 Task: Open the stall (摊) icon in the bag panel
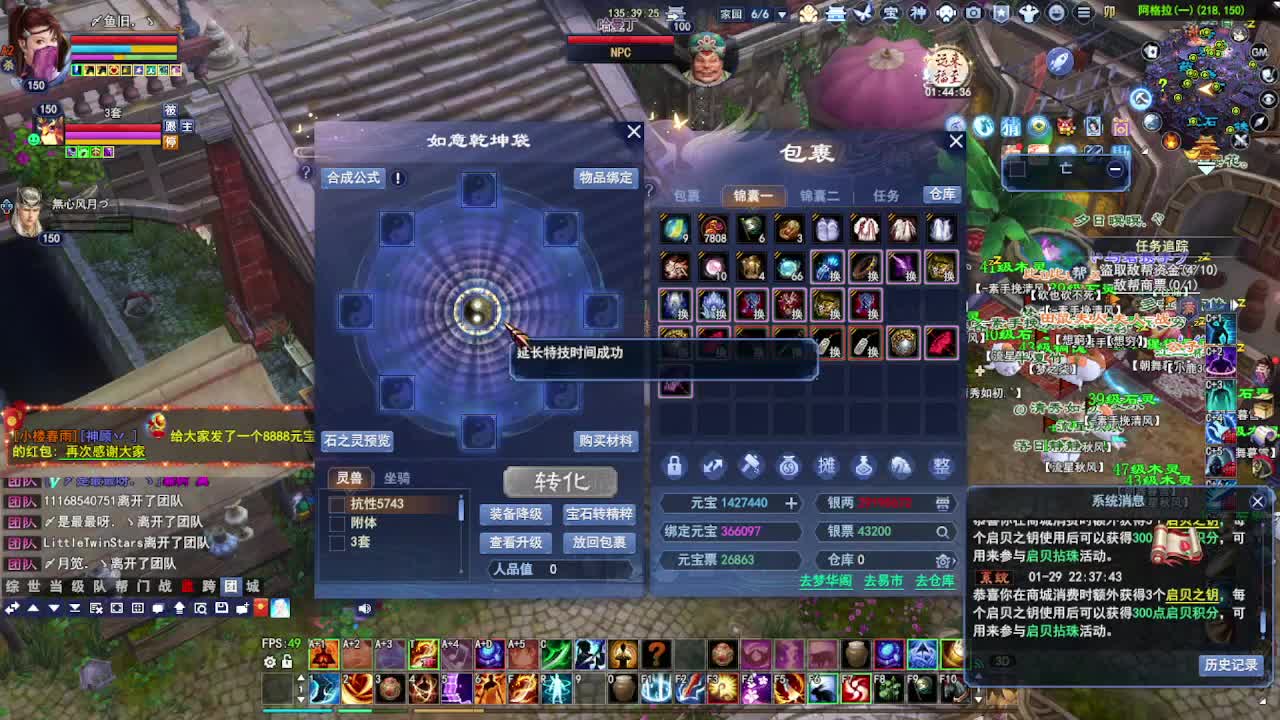tap(825, 466)
